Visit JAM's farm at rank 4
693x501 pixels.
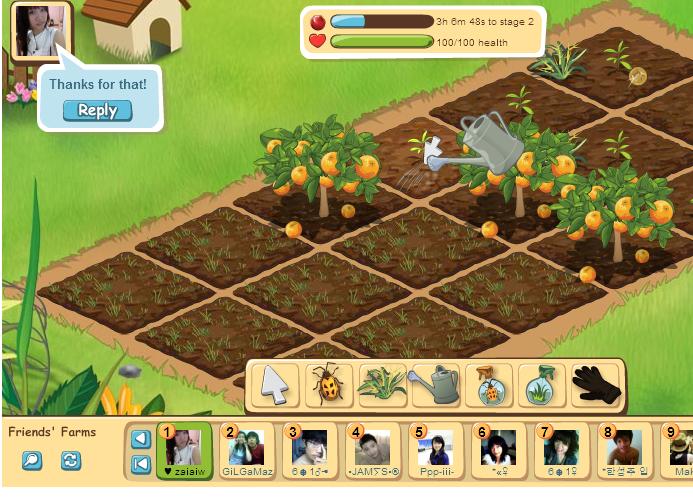(372, 451)
